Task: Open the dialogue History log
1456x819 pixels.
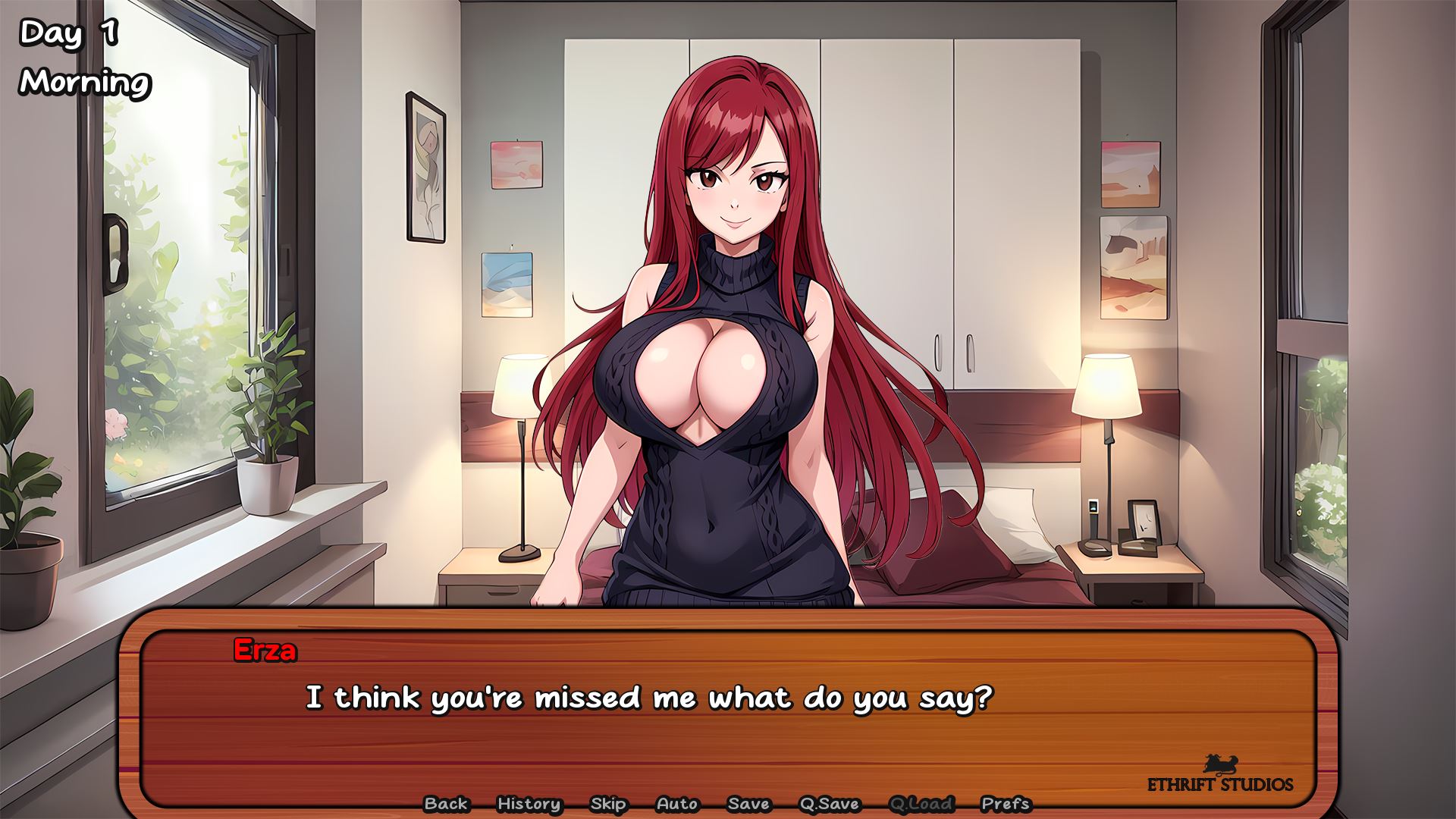Action: tap(529, 804)
